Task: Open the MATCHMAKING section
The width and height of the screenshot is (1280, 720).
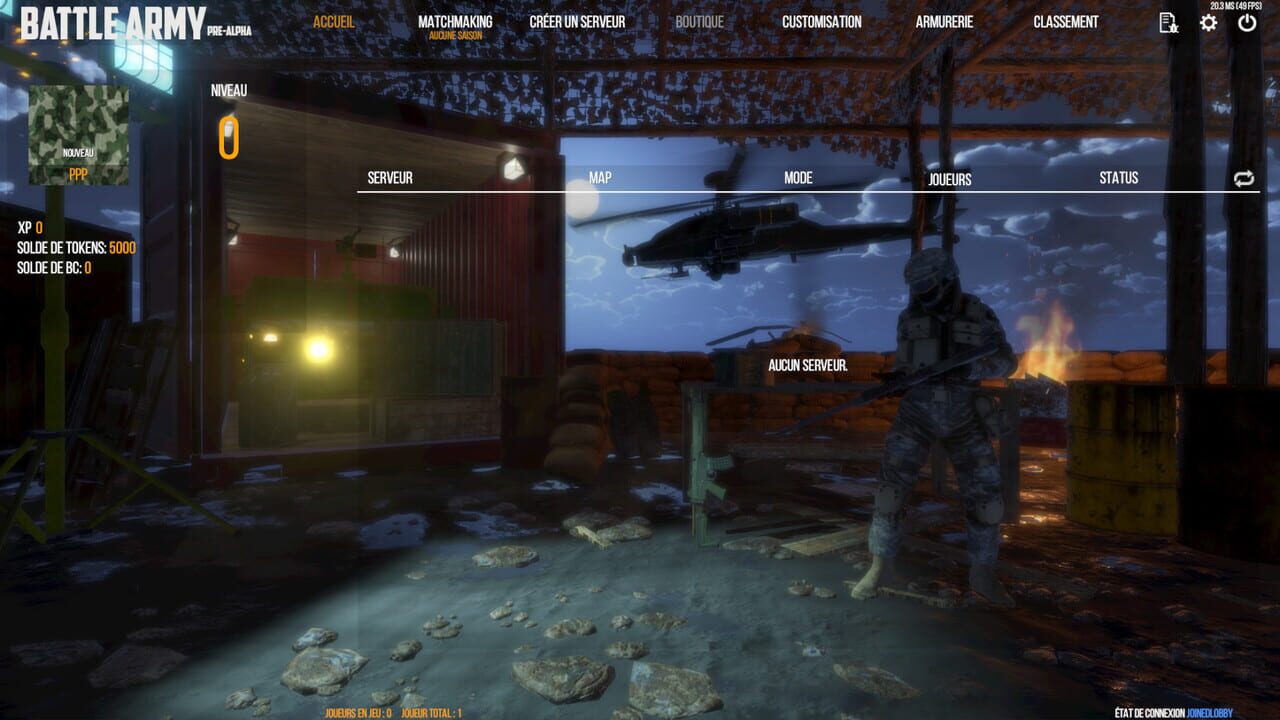Action: point(455,20)
